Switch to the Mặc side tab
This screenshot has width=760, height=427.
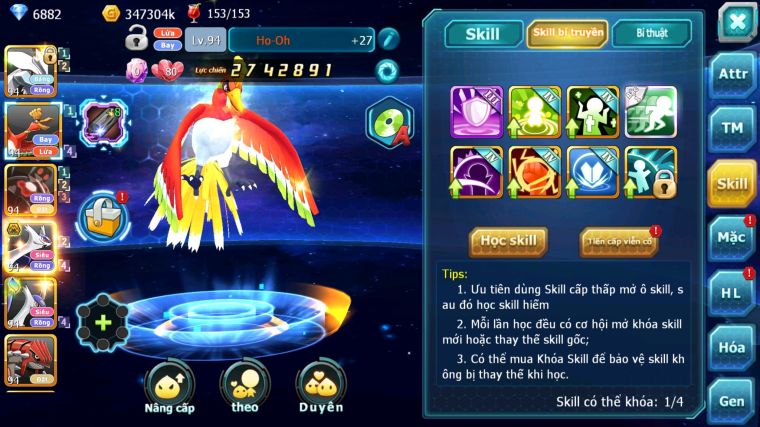click(732, 238)
